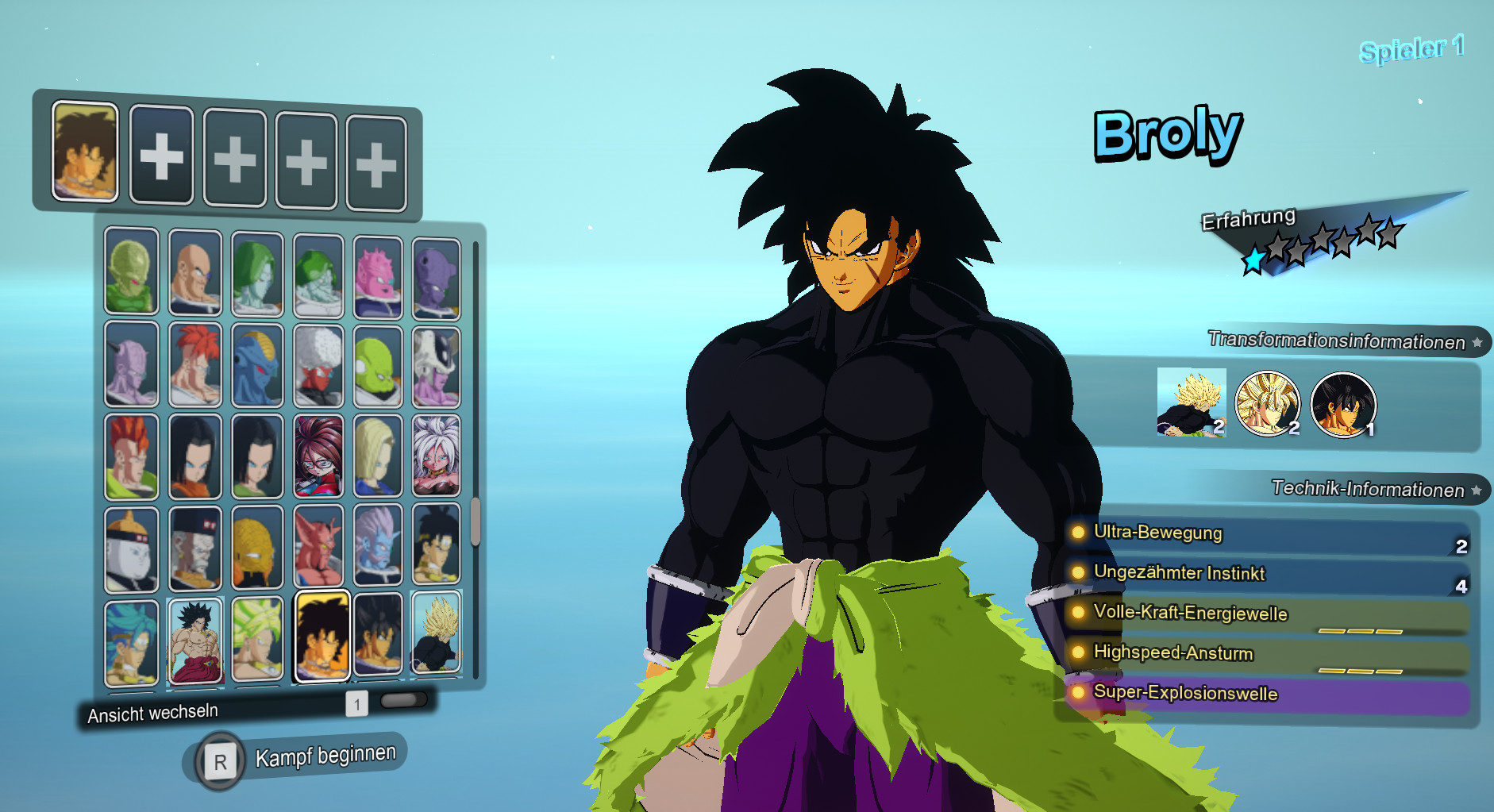Pick the Saibaman portrait at the grid's top left
1494x812 pixels.
131,274
